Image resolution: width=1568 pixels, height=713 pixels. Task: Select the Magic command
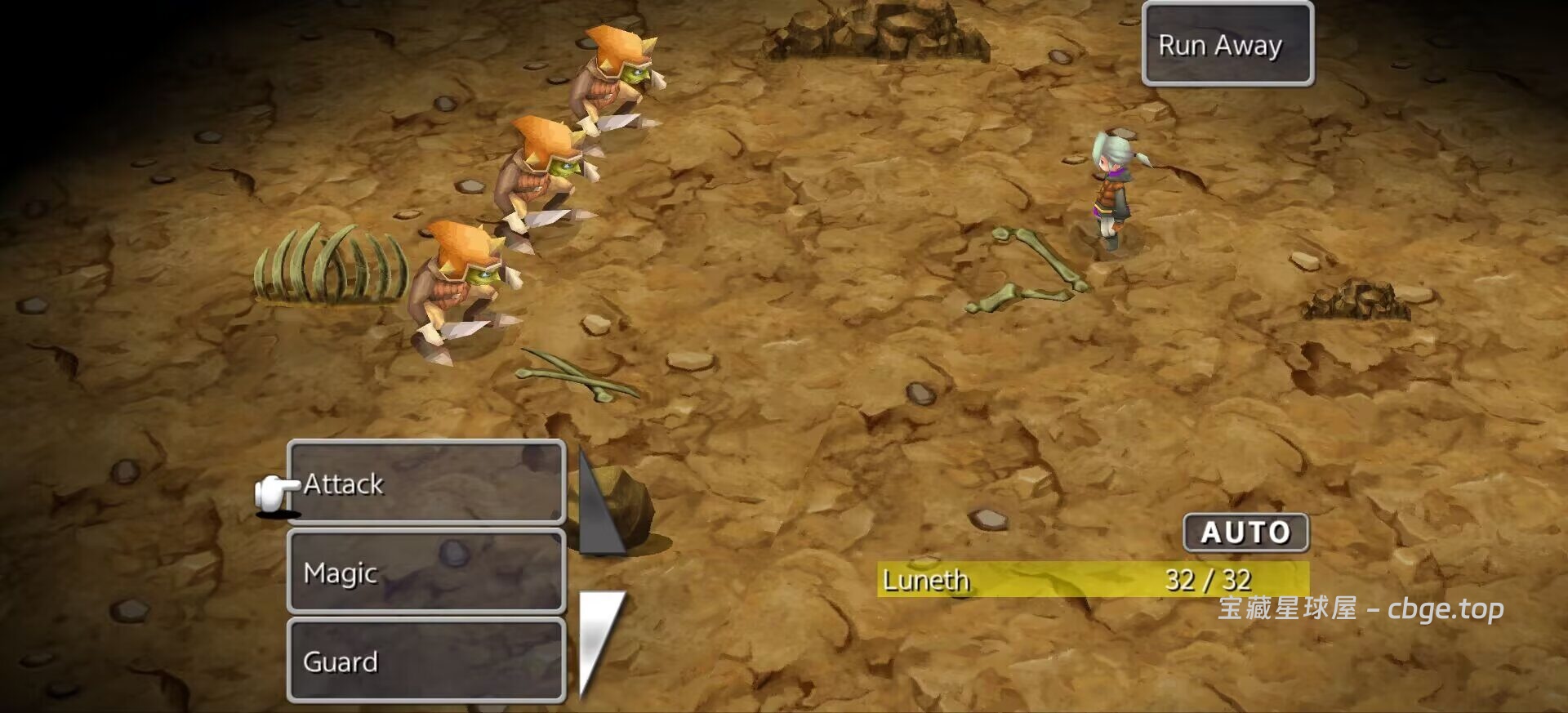(425, 572)
